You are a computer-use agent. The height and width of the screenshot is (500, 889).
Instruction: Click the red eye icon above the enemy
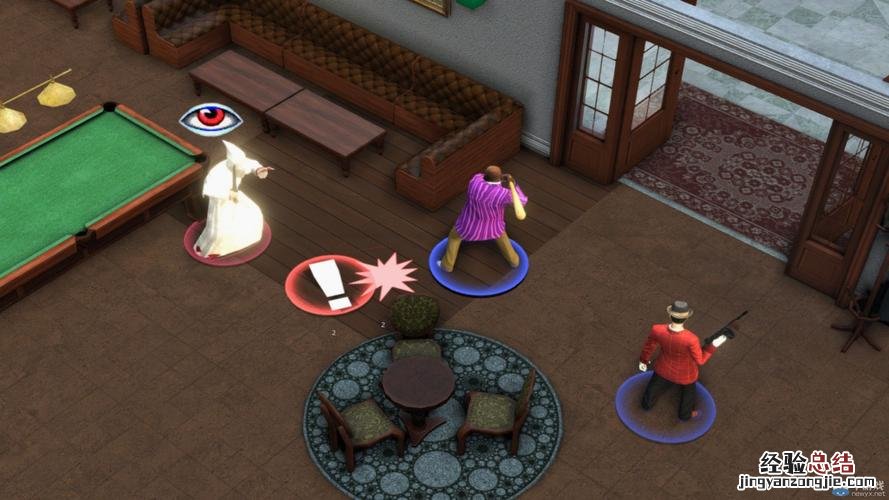[x=210, y=119]
